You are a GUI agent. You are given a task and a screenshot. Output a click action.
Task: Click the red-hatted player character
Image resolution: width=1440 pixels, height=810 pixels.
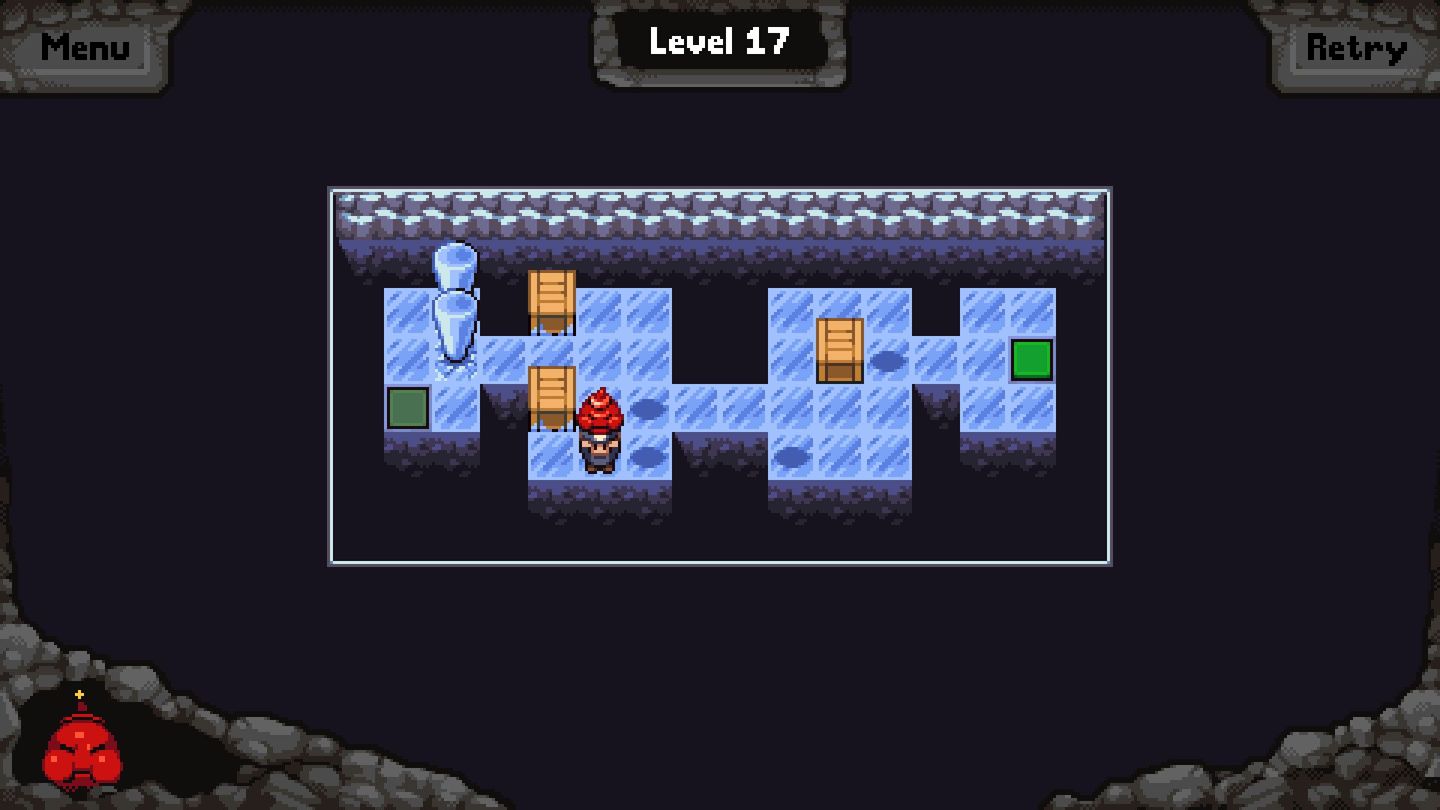tap(599, 430)
